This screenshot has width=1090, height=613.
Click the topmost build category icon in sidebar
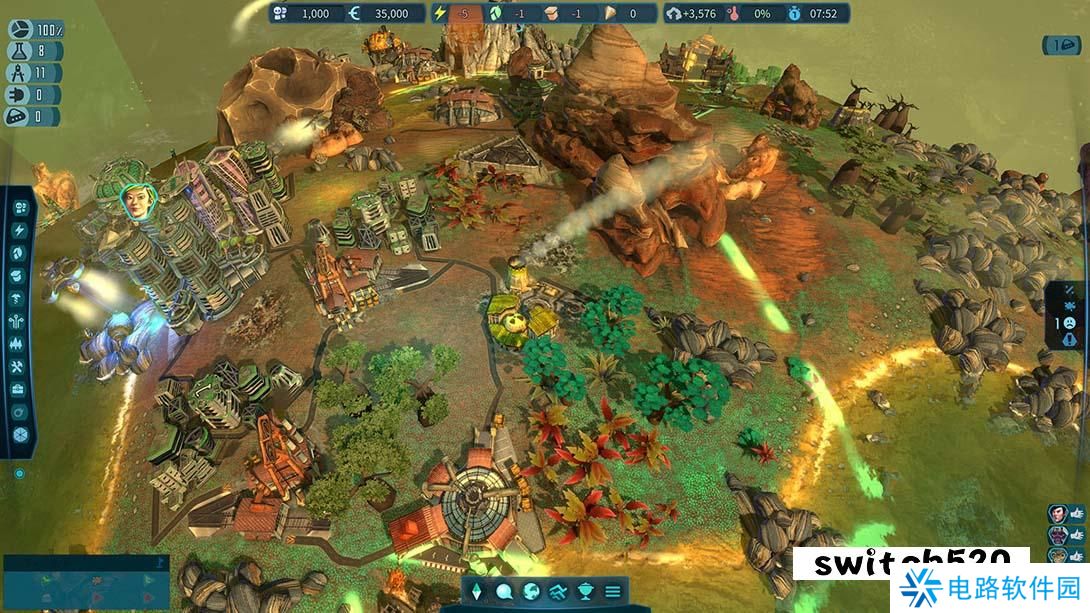[x=20, y=207]
